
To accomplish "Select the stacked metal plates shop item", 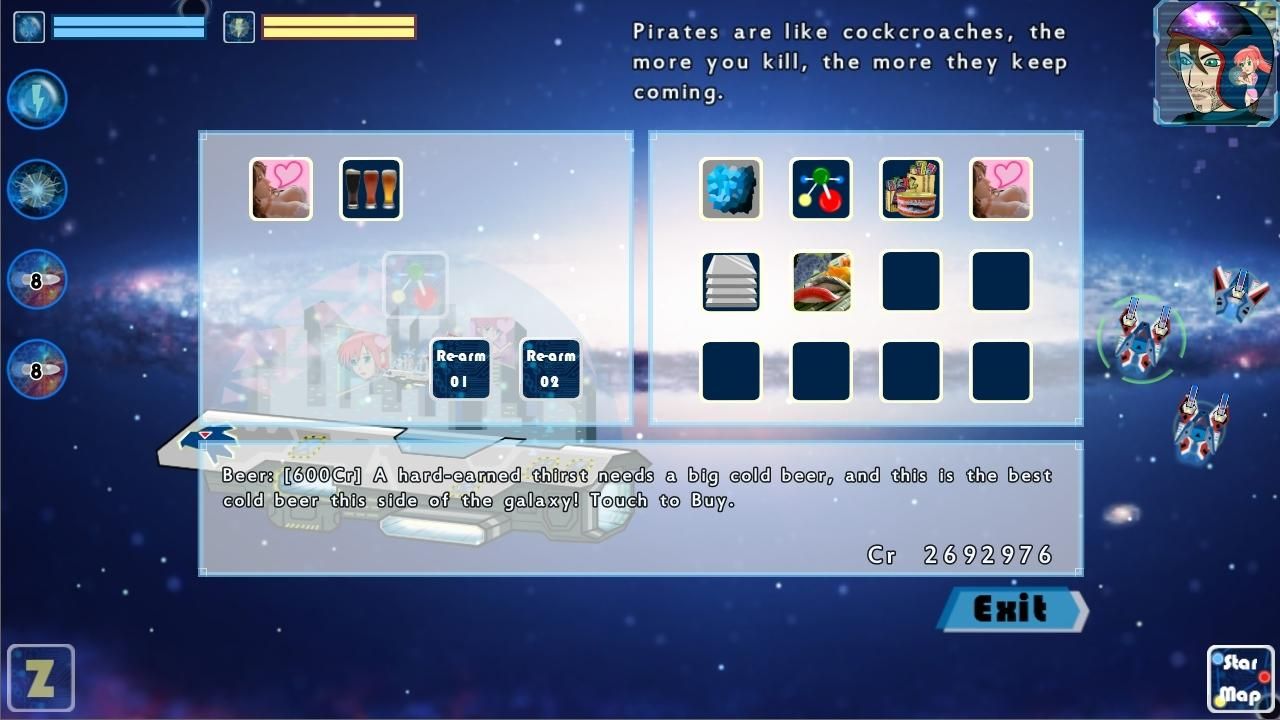I will coord(730,281).
